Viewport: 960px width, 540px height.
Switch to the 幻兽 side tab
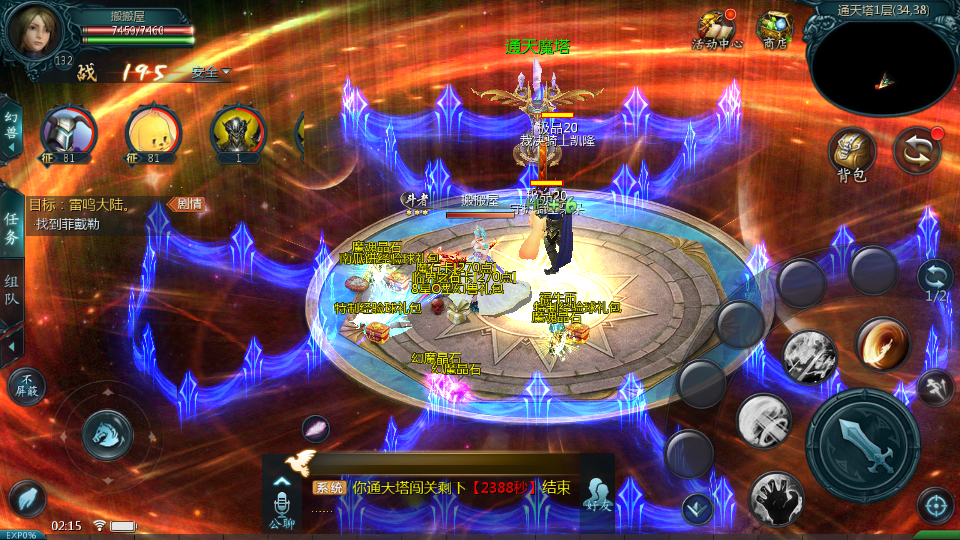(11, 130)
